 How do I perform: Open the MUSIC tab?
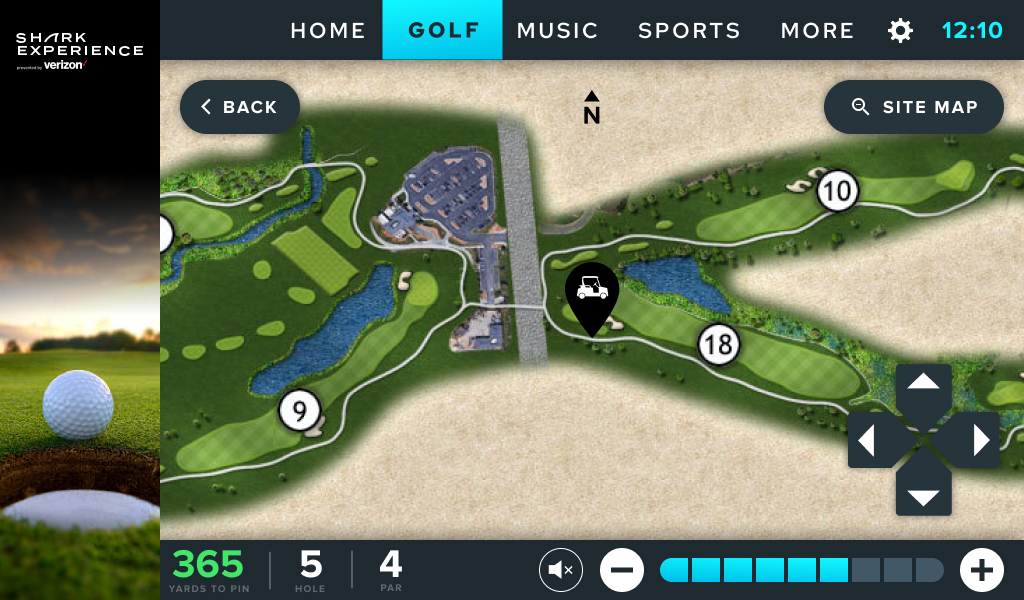pyautogui.click(x=557, y=30)
